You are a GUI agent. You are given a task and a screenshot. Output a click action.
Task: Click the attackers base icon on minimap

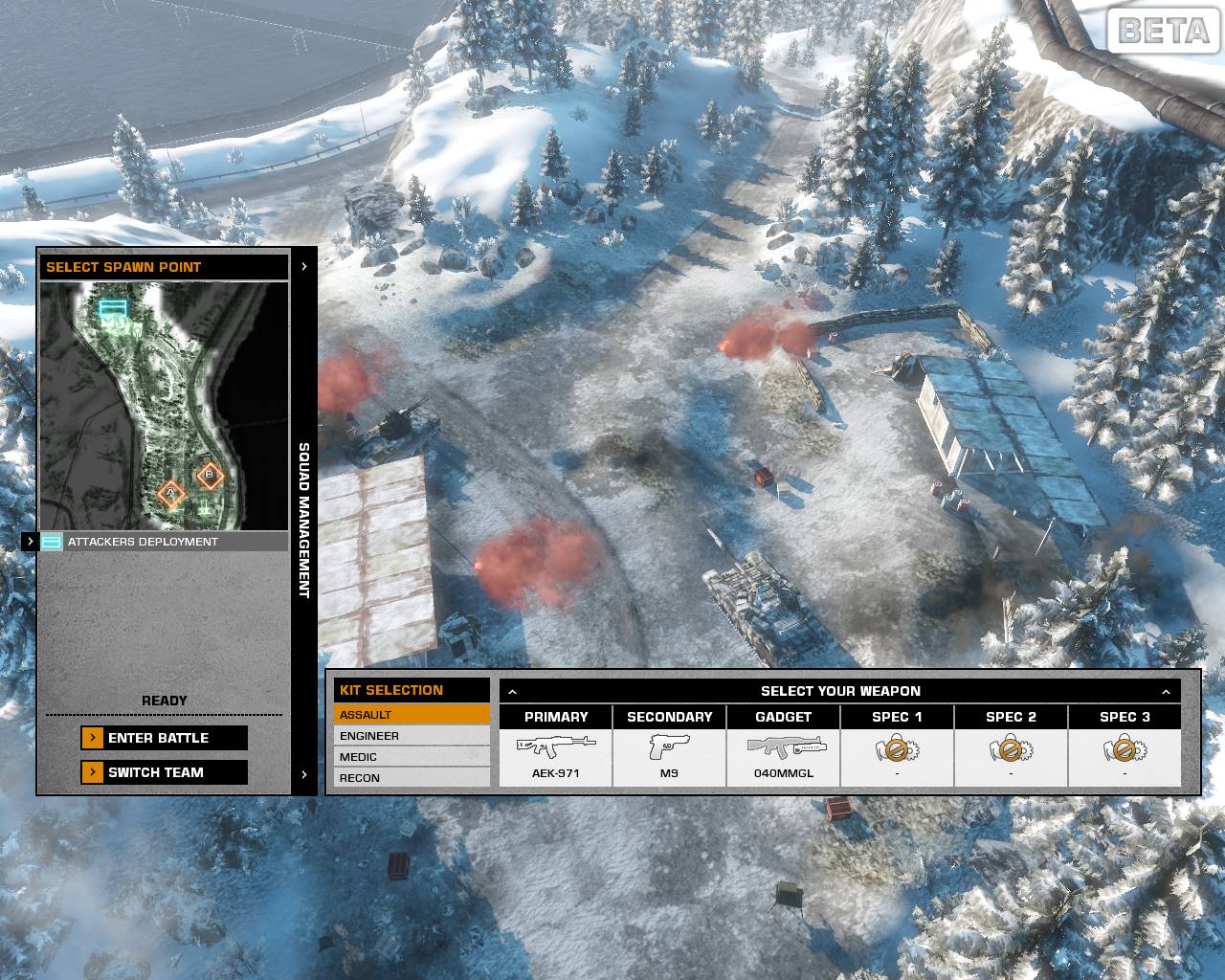click(x=113, y=308)
